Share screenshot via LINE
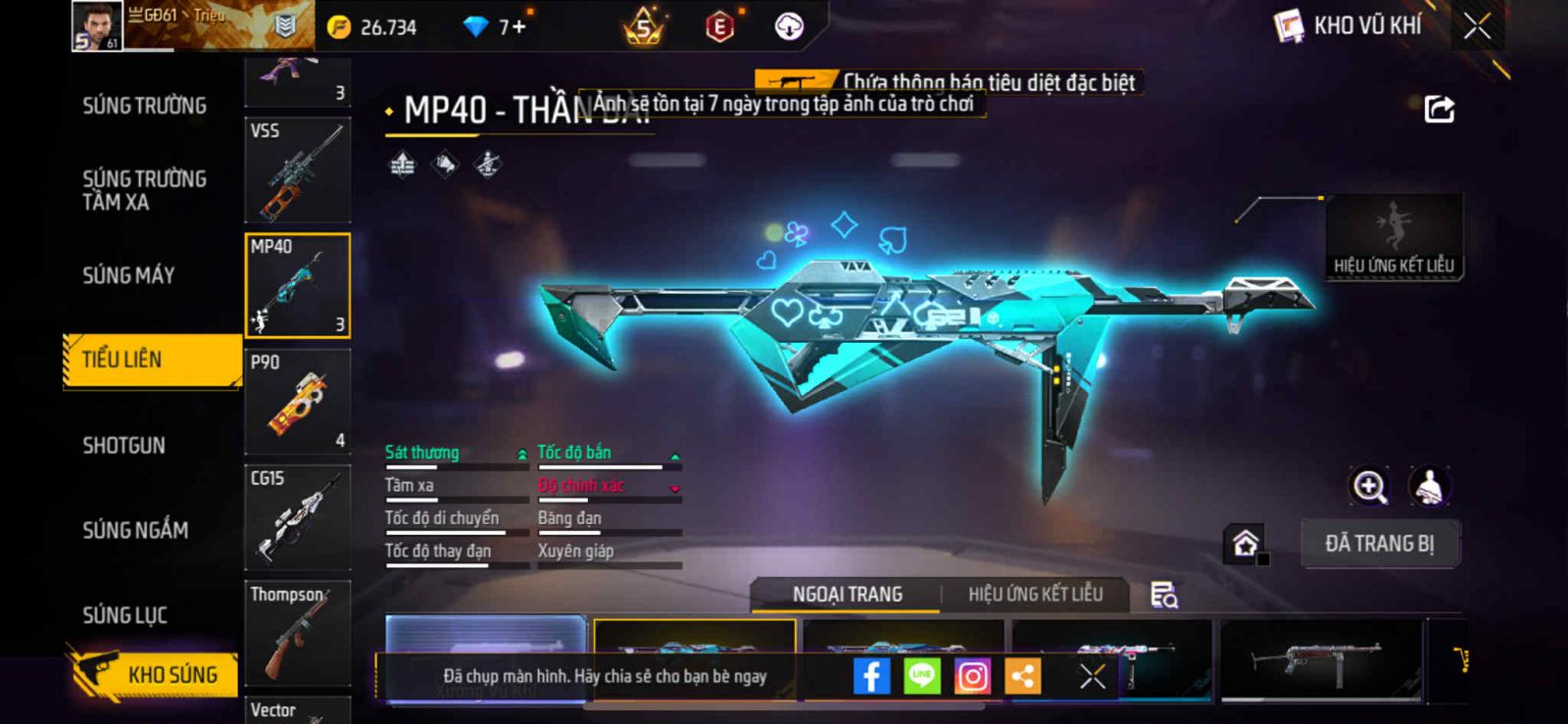The width and height of the screenshot is (1568, 724). [921, 676]
